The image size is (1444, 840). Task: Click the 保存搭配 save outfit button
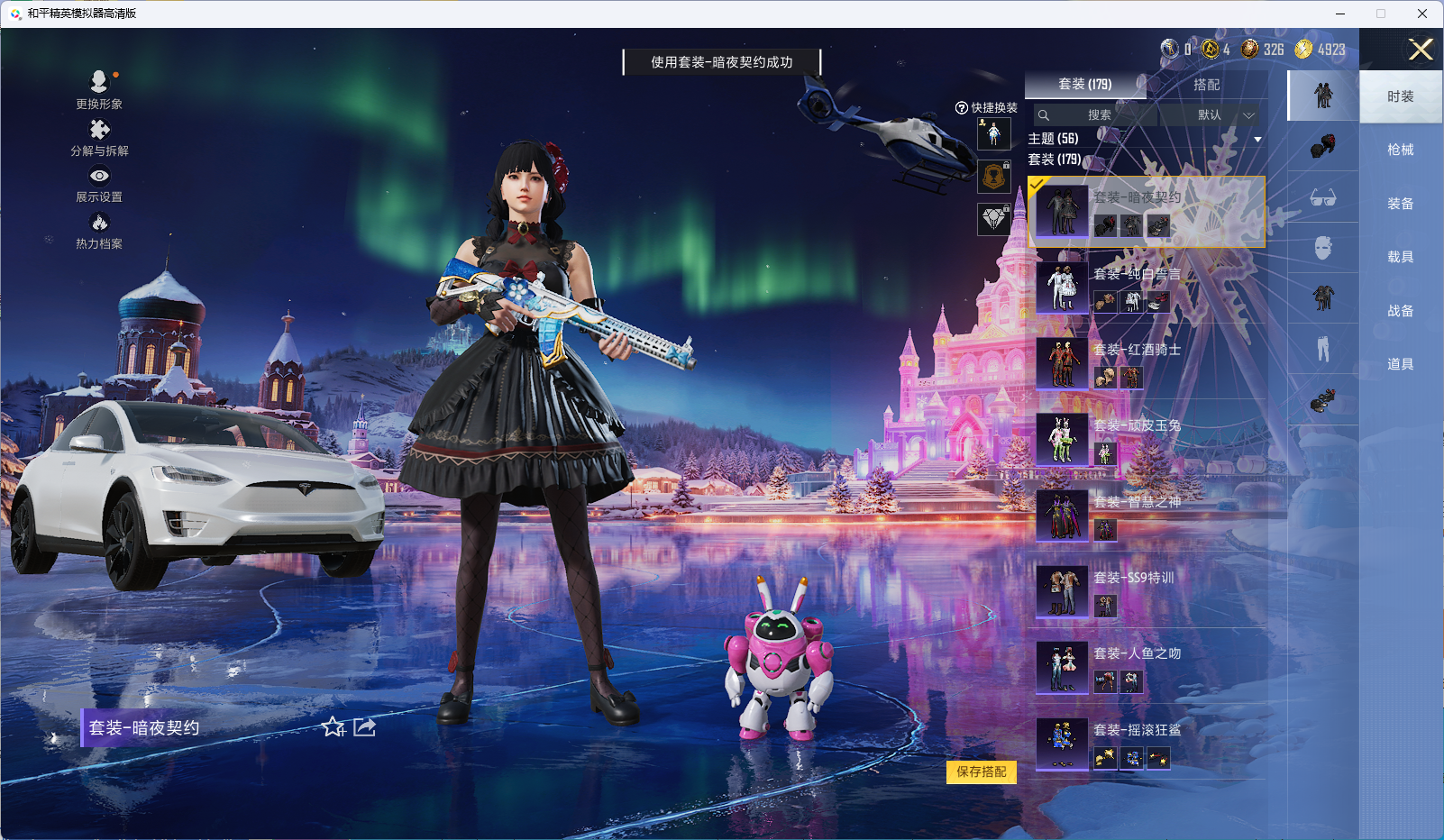(x=982, y=773)
